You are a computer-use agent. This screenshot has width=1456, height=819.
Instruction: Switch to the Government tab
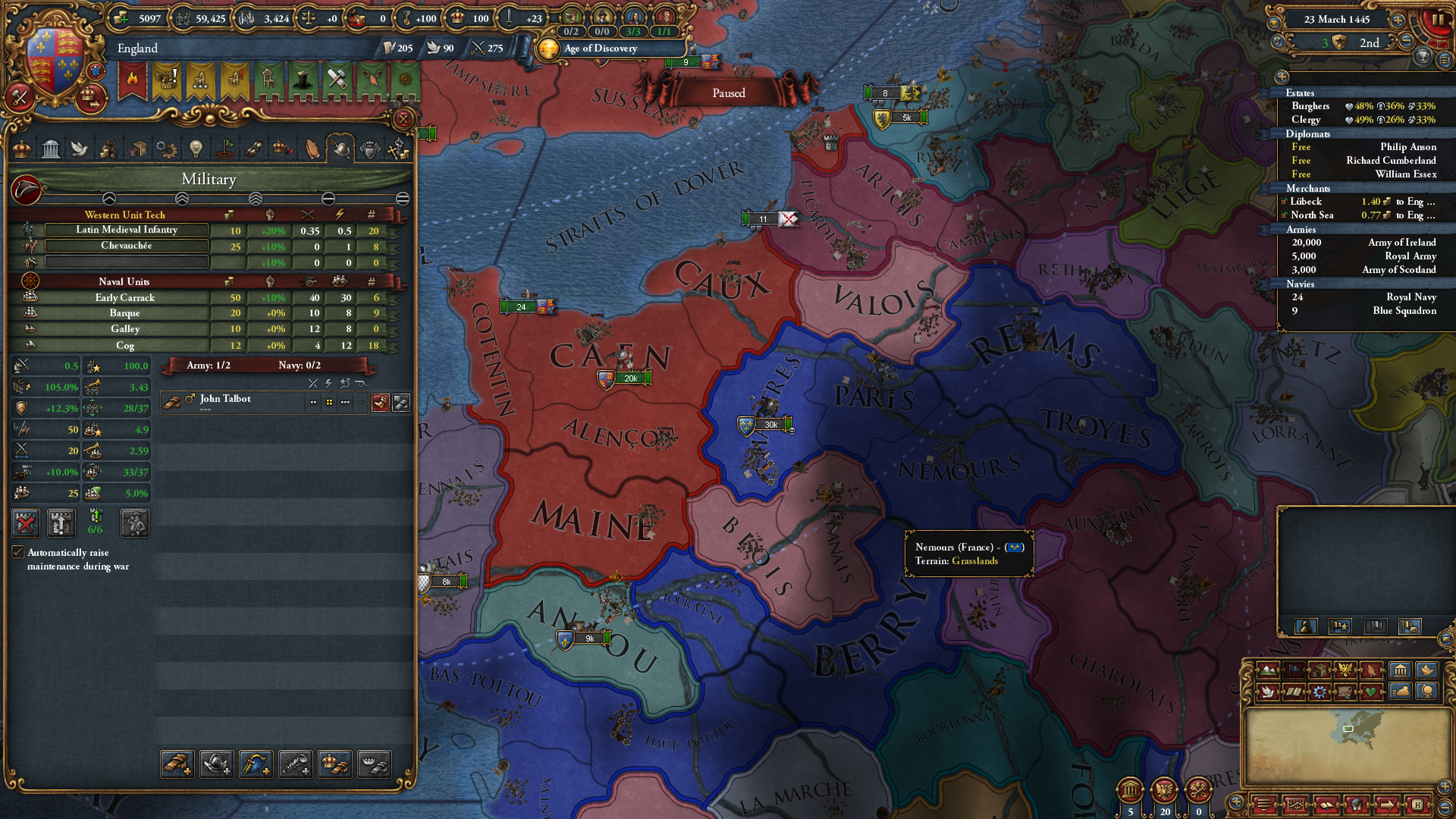51,149
